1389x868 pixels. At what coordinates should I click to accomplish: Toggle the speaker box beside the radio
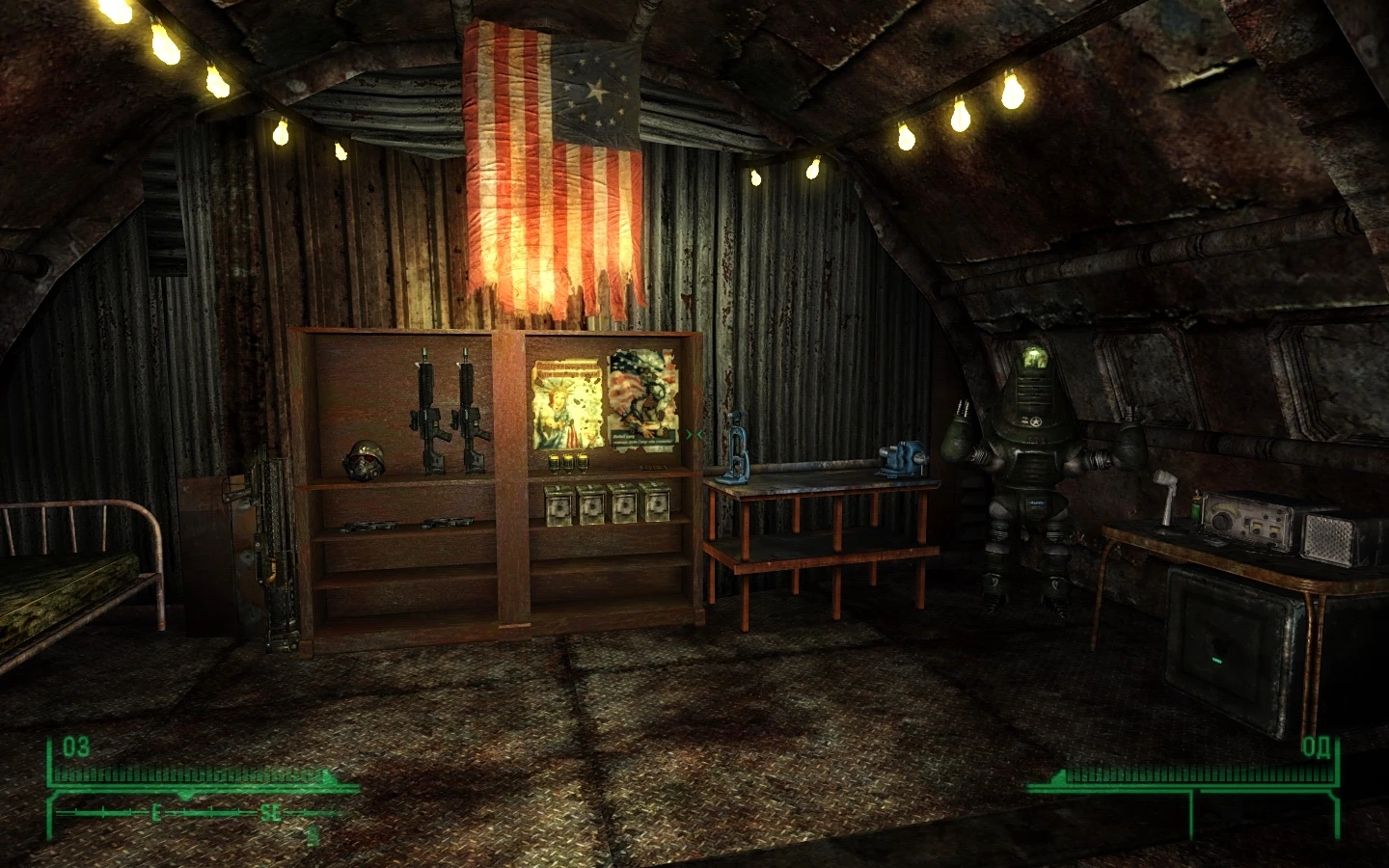point(1329,538)
